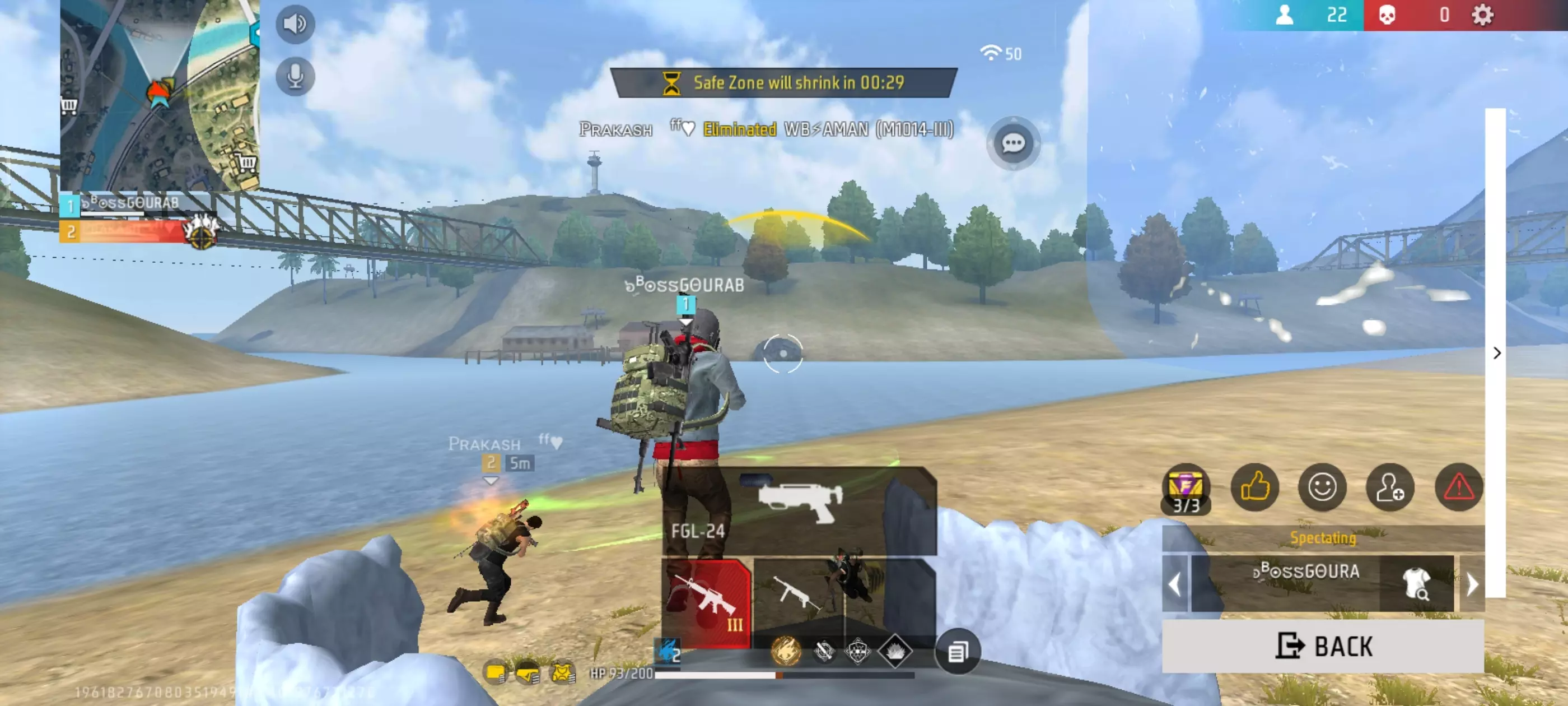Toggle the microphone button
1568x706 pixels.
(x=295, y=77)
